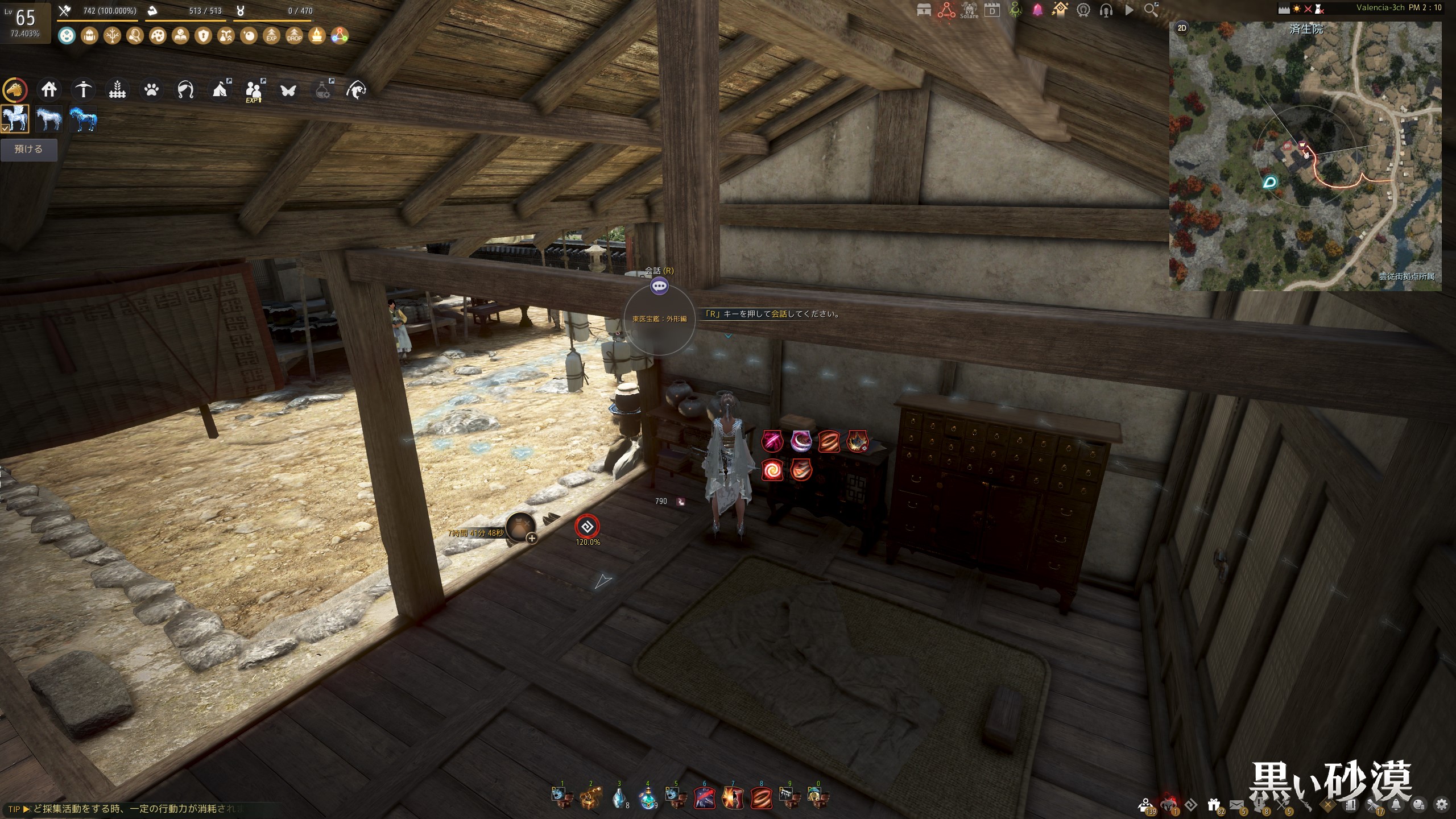Viewport: 1456px width, 819px height.
Task: Open the mail envelope icon
Action: point(1236,804)
